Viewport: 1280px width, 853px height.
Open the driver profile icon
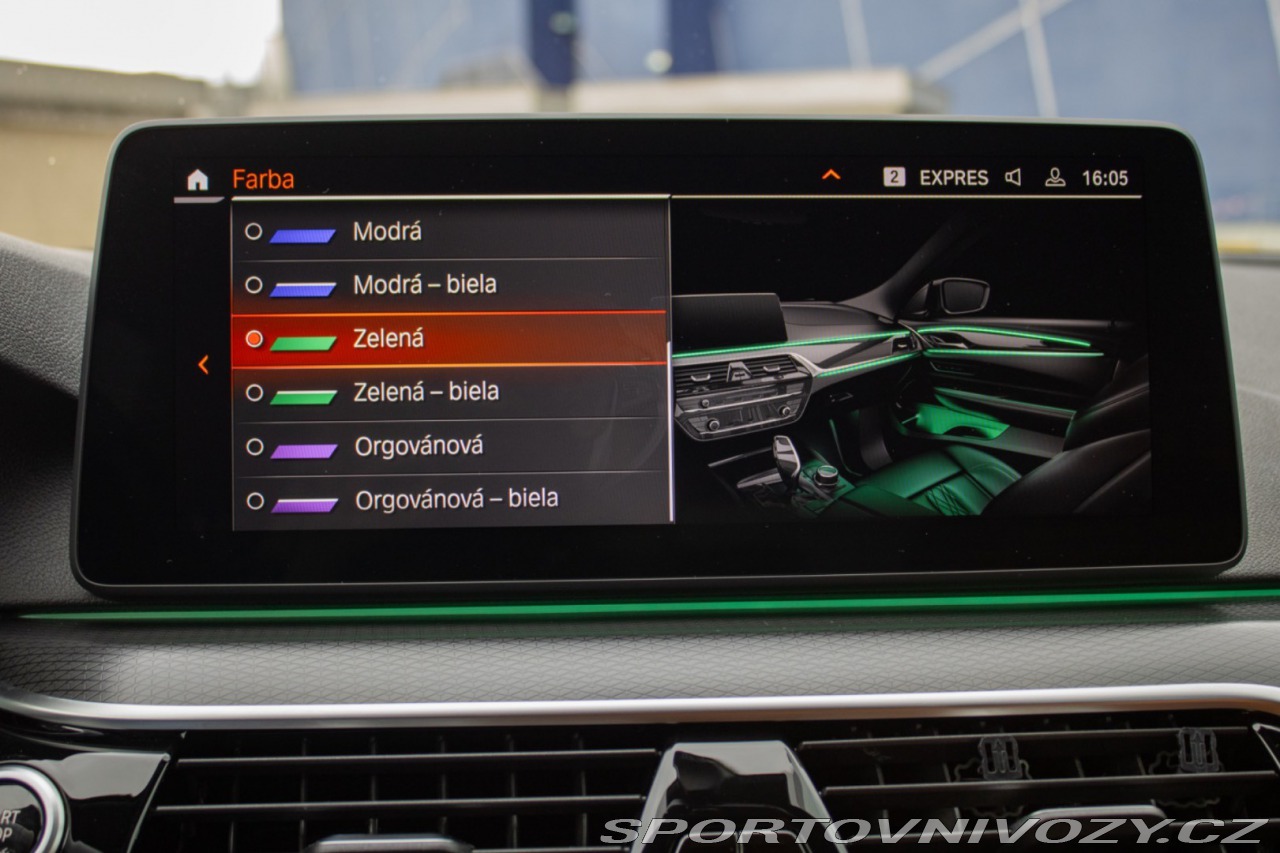click(x=1054, y=178)
